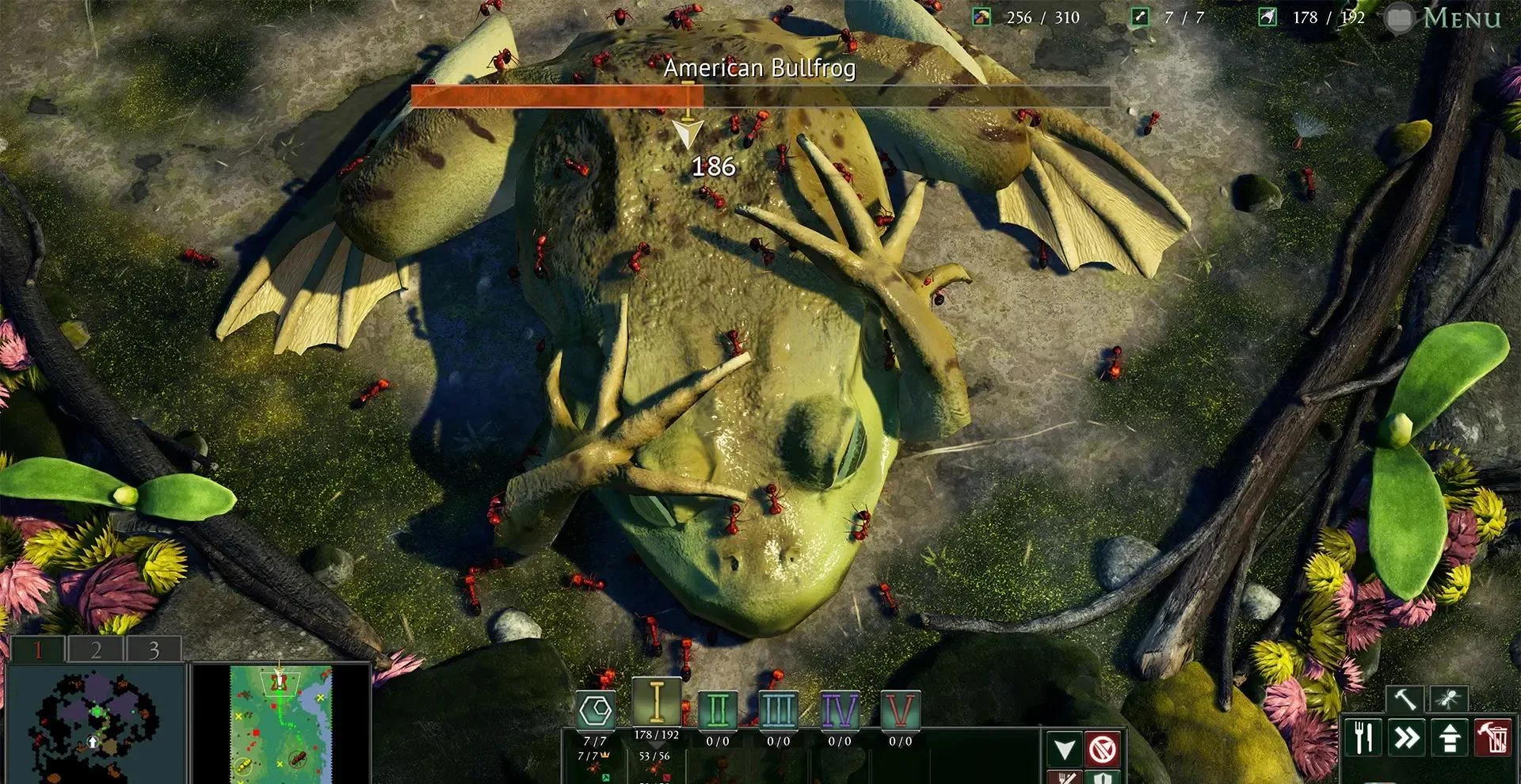
Task: Select the hexagon nest group button
Action: tap(596, 710)
